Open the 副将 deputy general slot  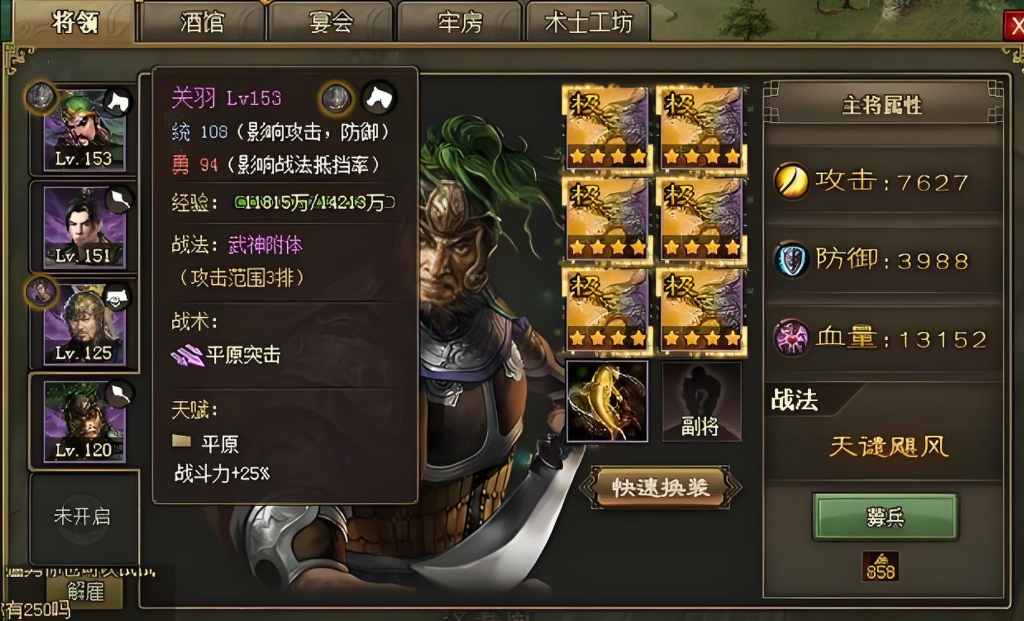click(x=701, y=402)
